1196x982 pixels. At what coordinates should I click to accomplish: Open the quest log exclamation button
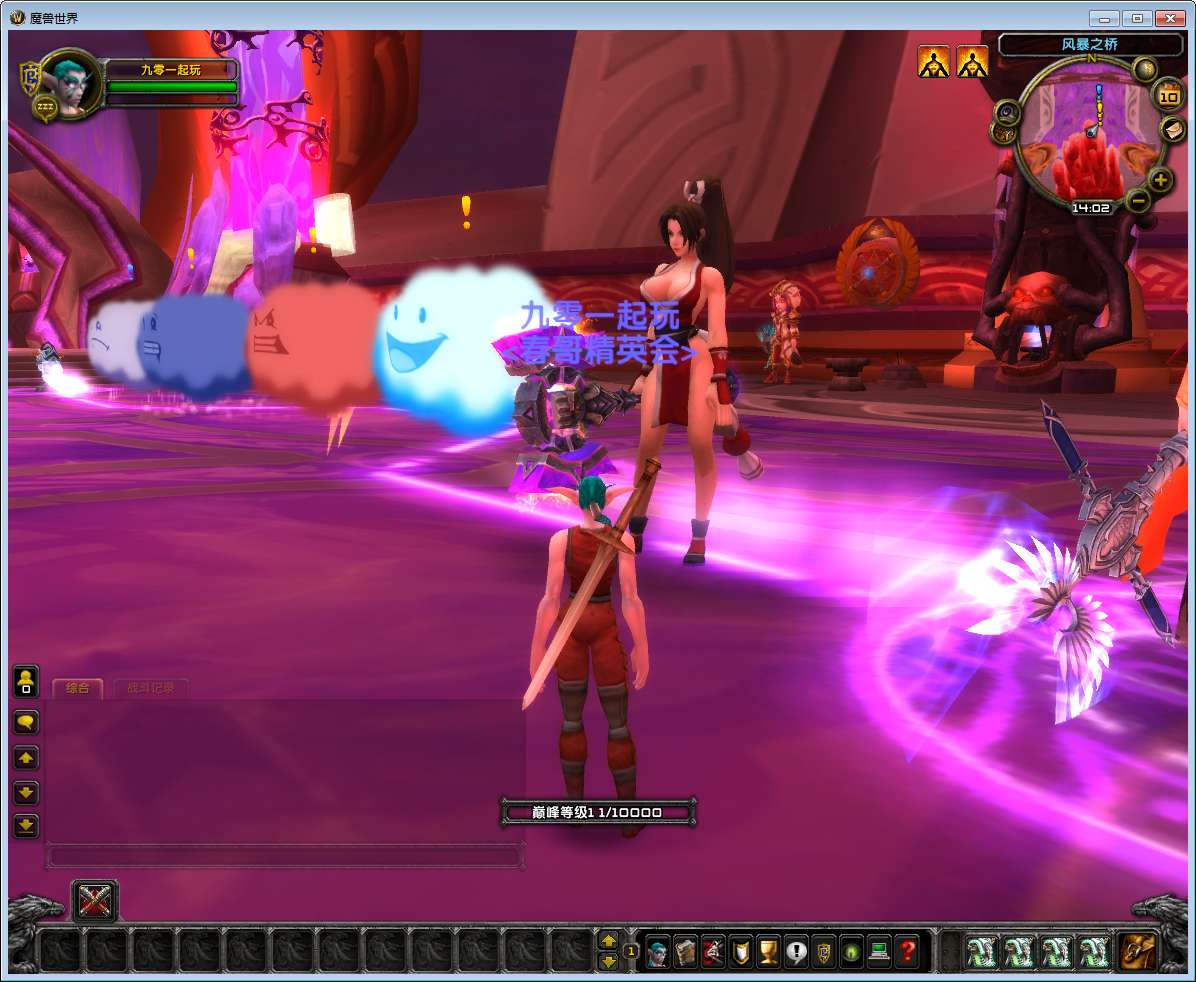tap(796, 950)
